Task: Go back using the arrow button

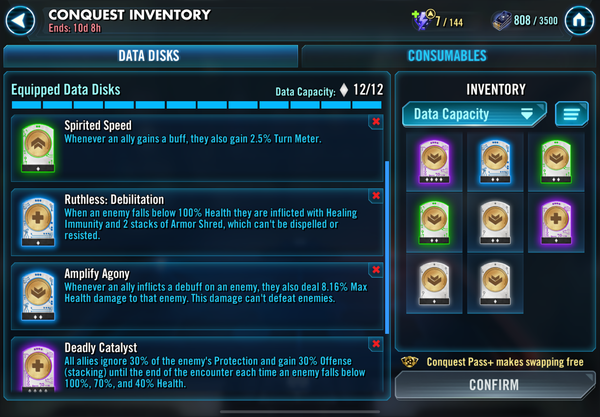Action: coord(21,20)
